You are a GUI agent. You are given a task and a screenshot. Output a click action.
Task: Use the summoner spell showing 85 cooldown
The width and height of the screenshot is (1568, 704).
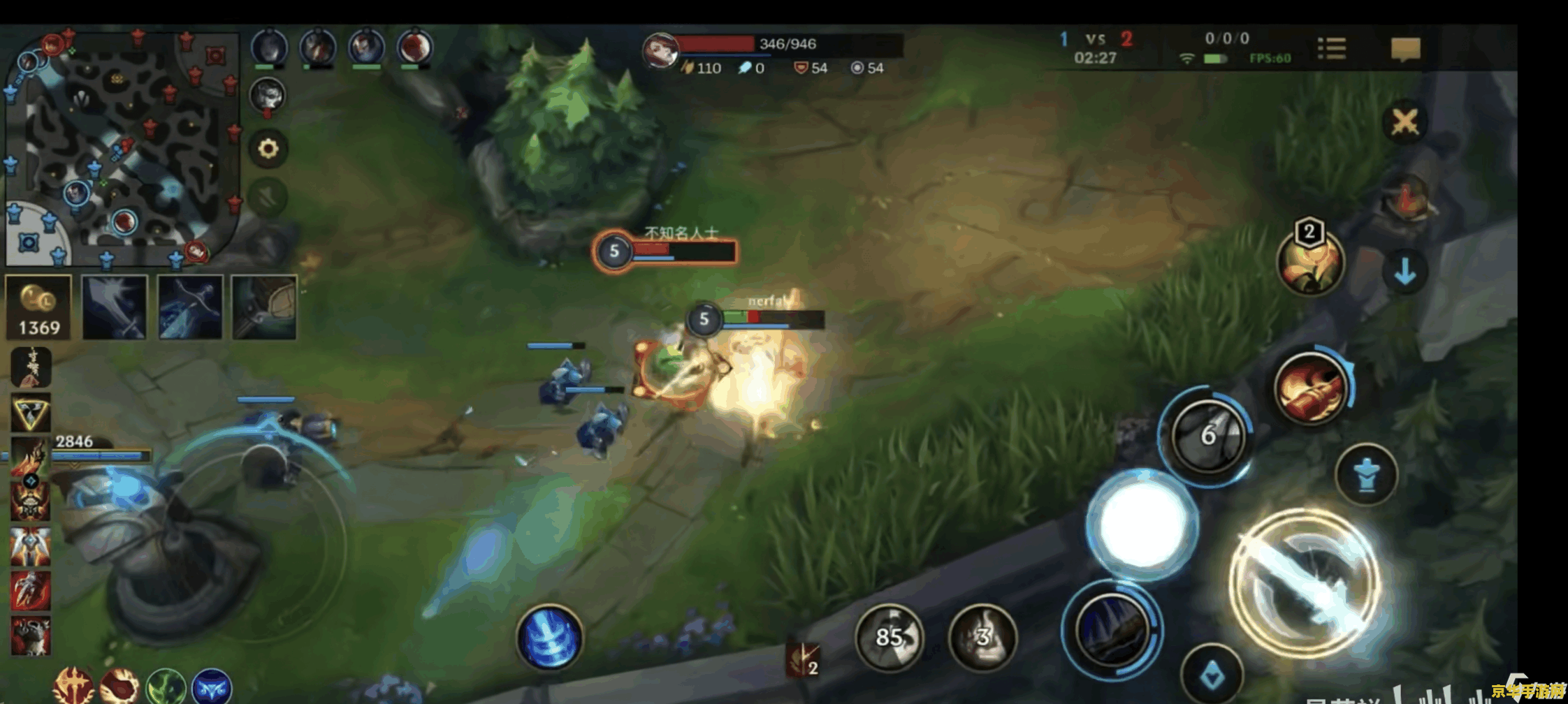pos(889,637)
